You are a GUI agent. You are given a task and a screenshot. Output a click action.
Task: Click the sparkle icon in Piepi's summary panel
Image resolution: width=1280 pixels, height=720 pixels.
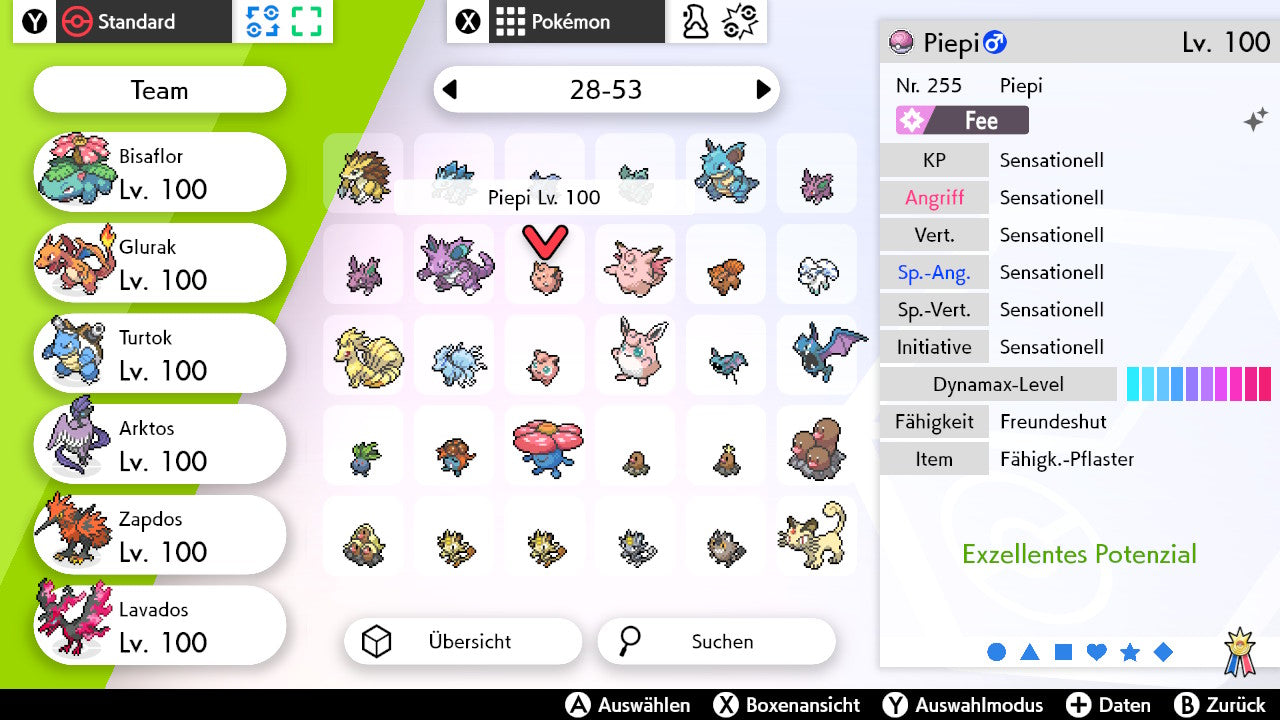click(1257, 118)
